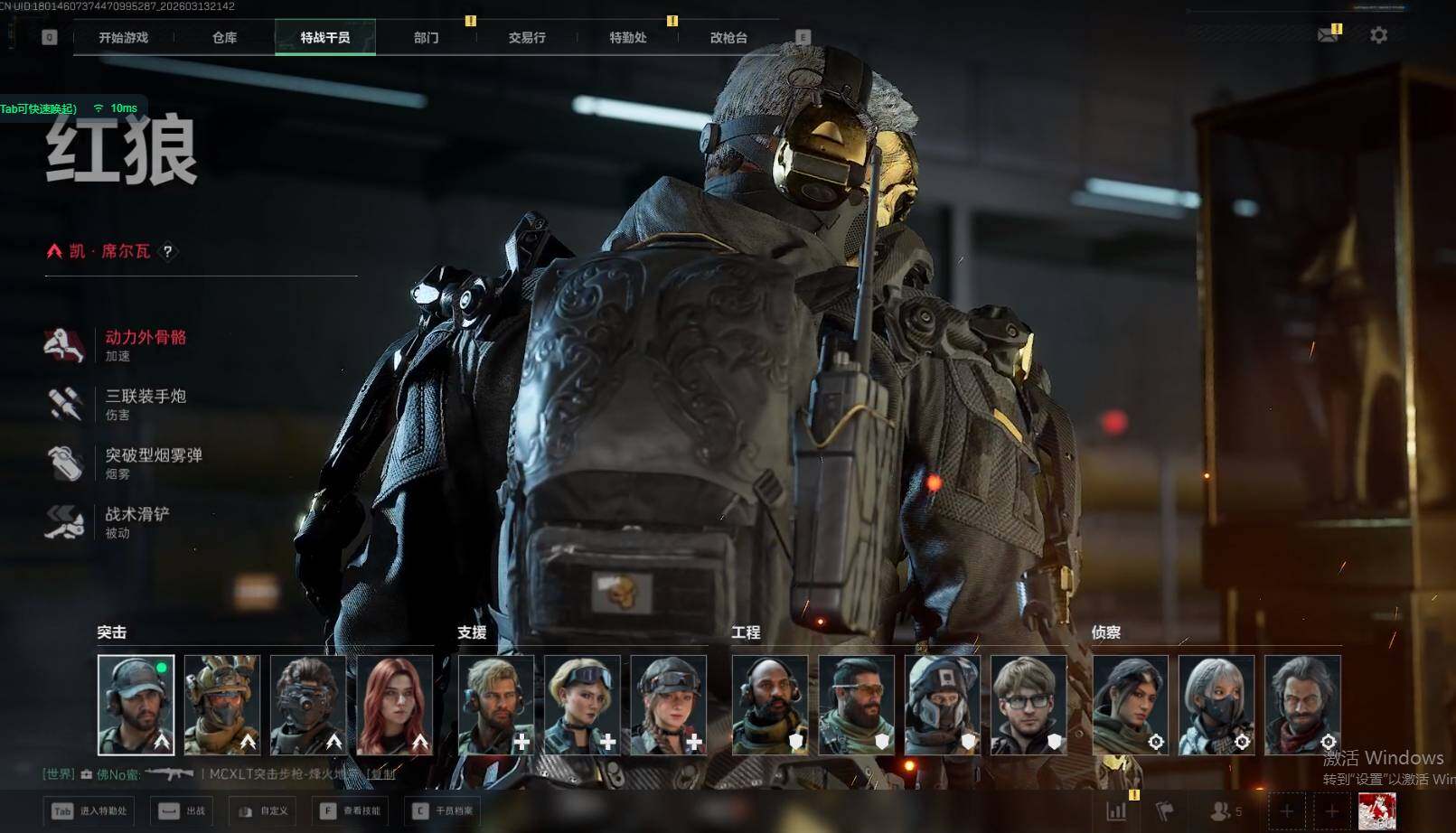This screenshot has height=833, width=1456.
Task: Click the question mark beside 凯·席尔瓦
Action: tap(168, 252)
